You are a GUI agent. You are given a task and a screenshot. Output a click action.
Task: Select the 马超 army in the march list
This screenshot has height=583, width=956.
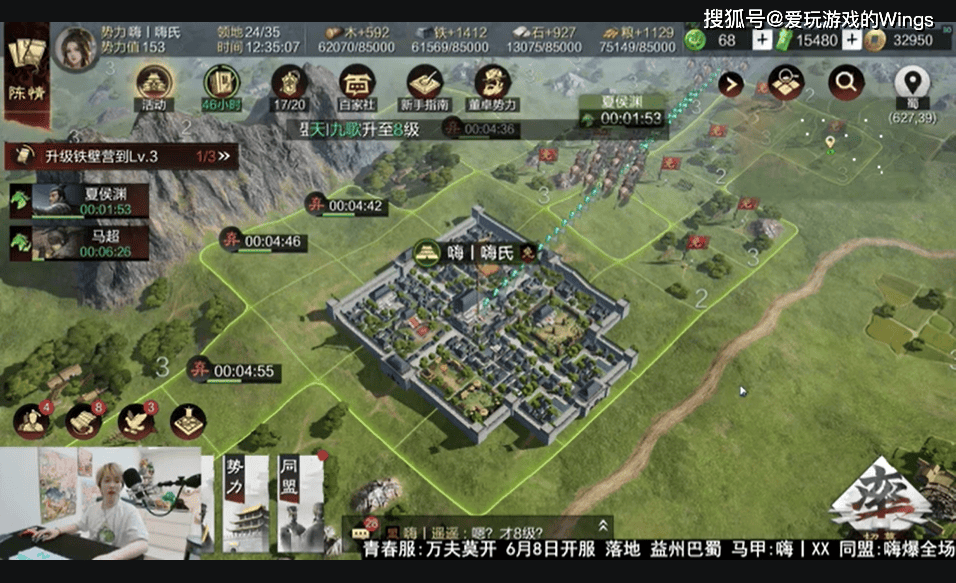coord(80,242)
